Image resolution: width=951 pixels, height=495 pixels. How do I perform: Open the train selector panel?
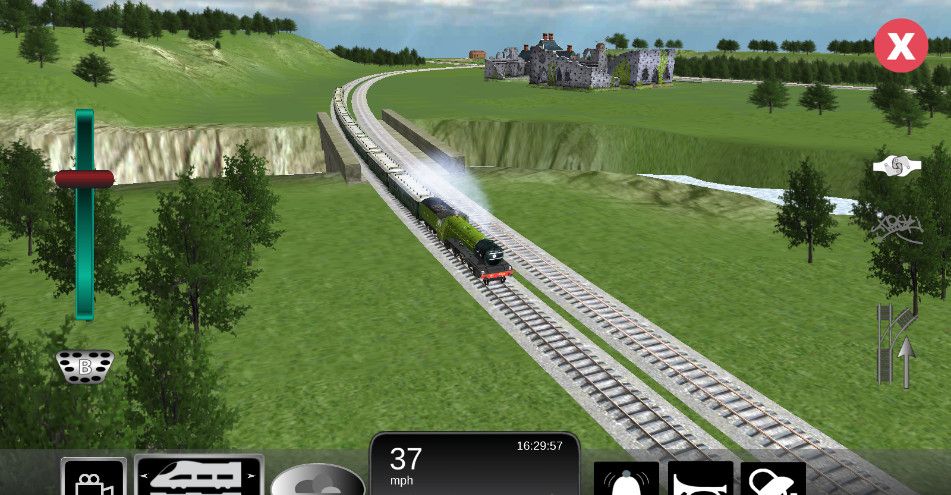click(199, 475)
